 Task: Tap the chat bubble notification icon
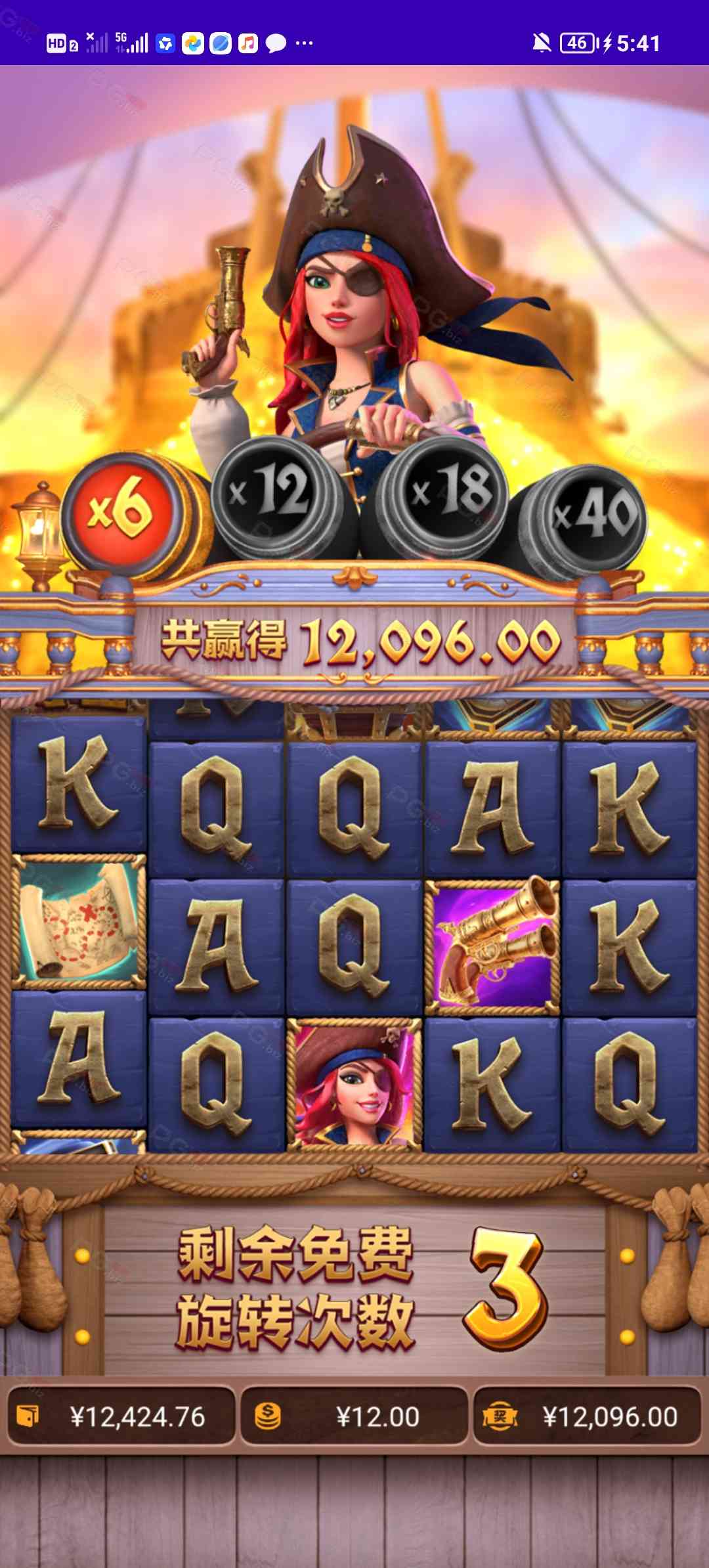point(276,43)
